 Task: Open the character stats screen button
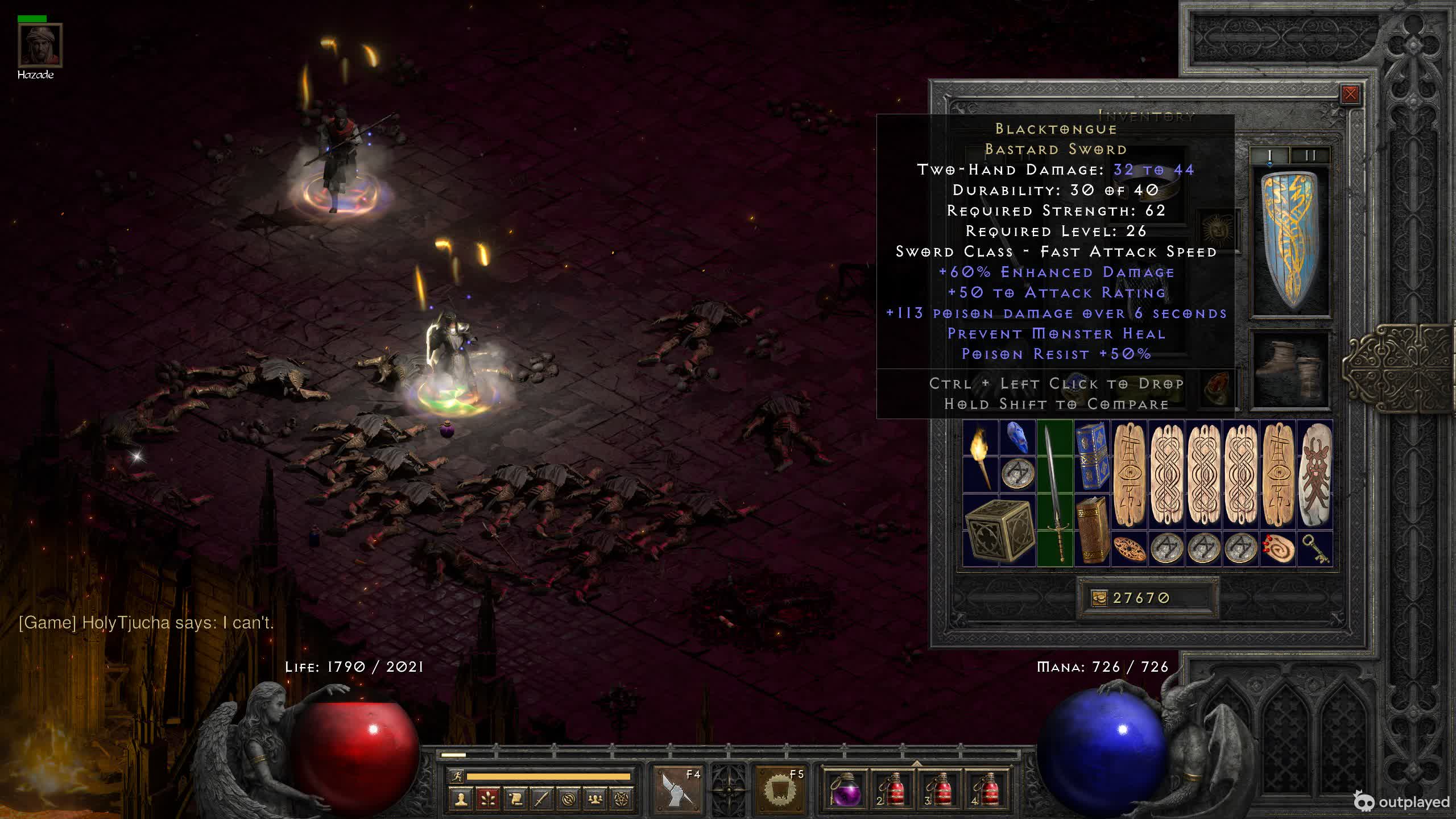coord(461,800)
